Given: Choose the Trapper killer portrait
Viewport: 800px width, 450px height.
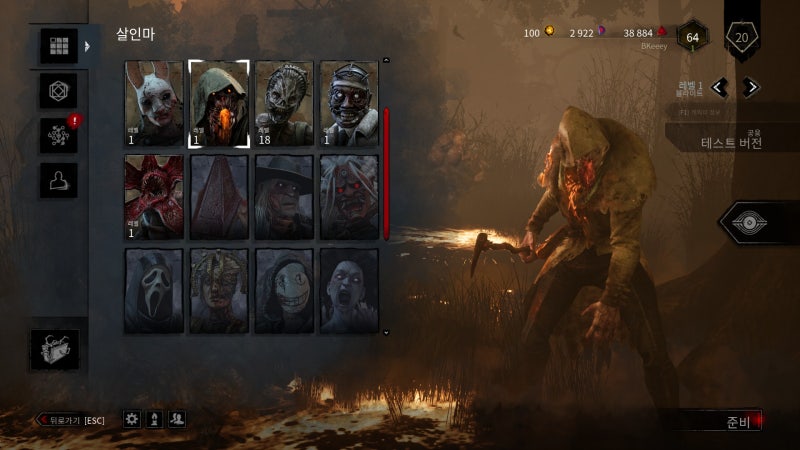Looking at the screenshot, I should (x=284, y=104).
